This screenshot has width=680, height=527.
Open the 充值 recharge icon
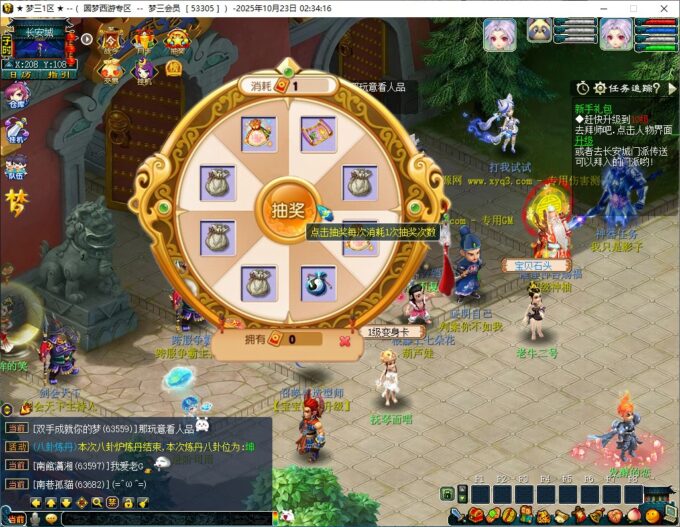(x=110, y=71)
